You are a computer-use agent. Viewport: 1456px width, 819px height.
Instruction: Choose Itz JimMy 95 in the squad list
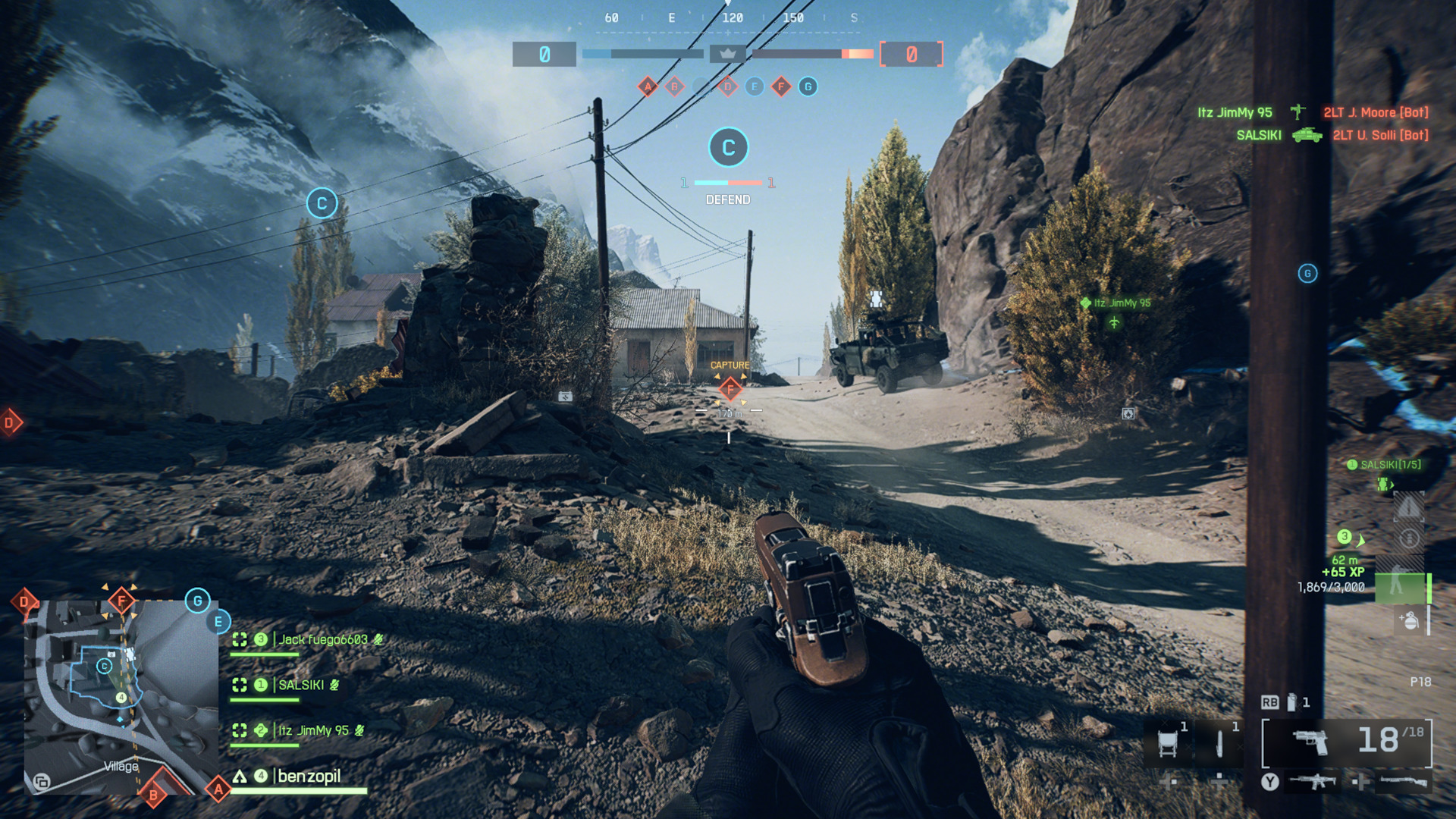(x=313, y=731)
